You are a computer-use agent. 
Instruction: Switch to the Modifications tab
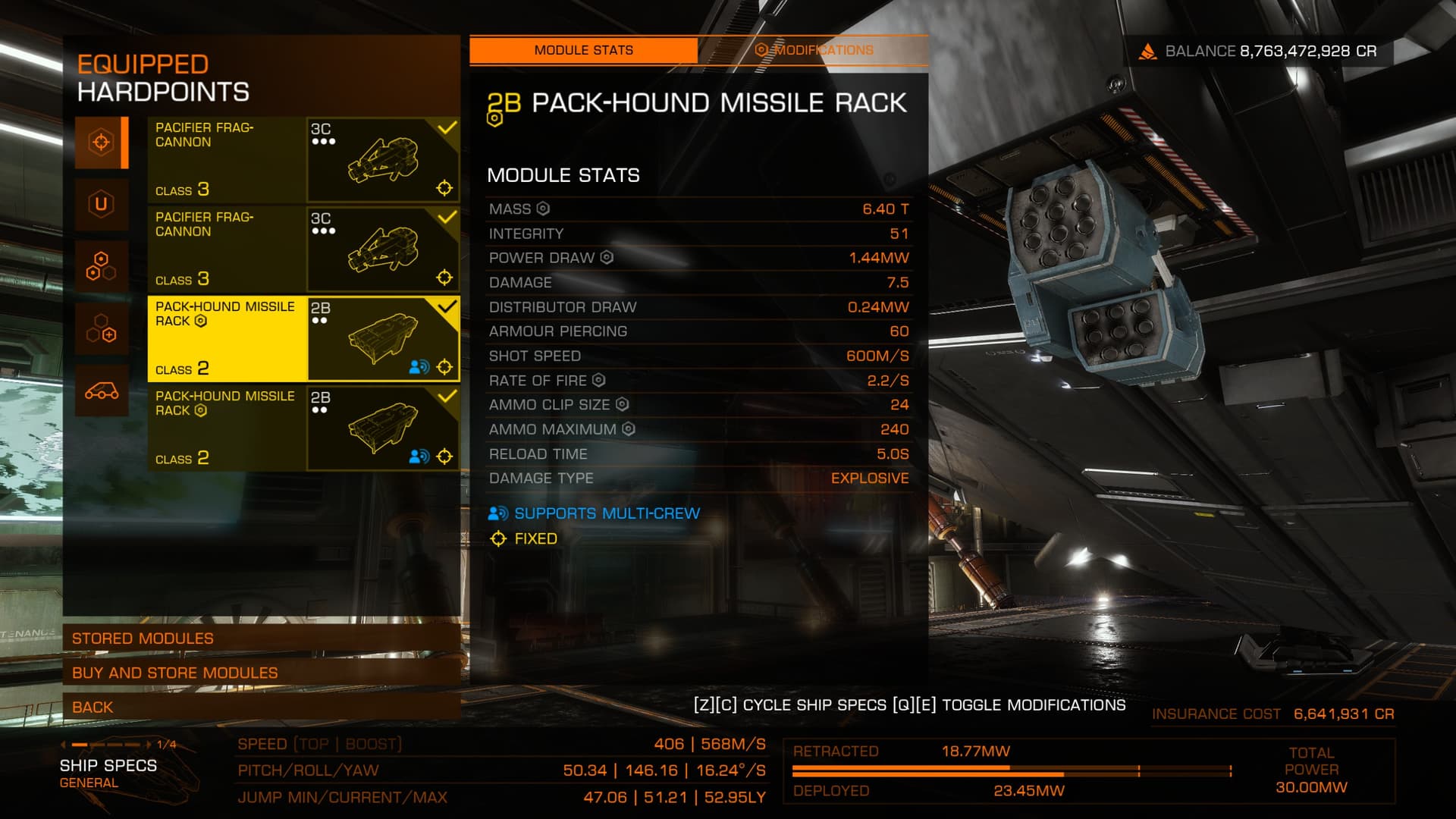coord(814,50)
